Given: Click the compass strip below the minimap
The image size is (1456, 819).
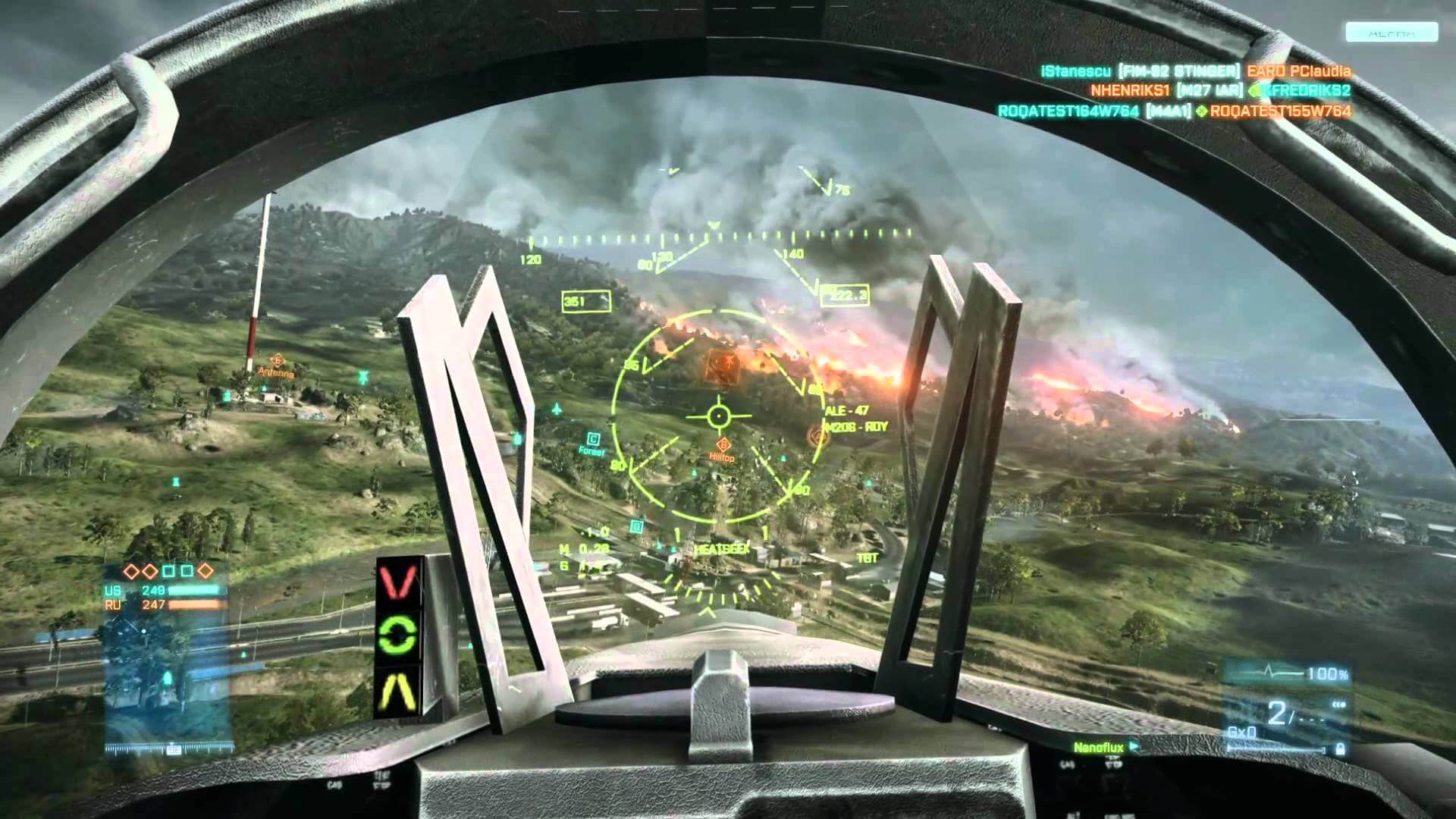Looking at the screenshot, I should coord(167,749).
